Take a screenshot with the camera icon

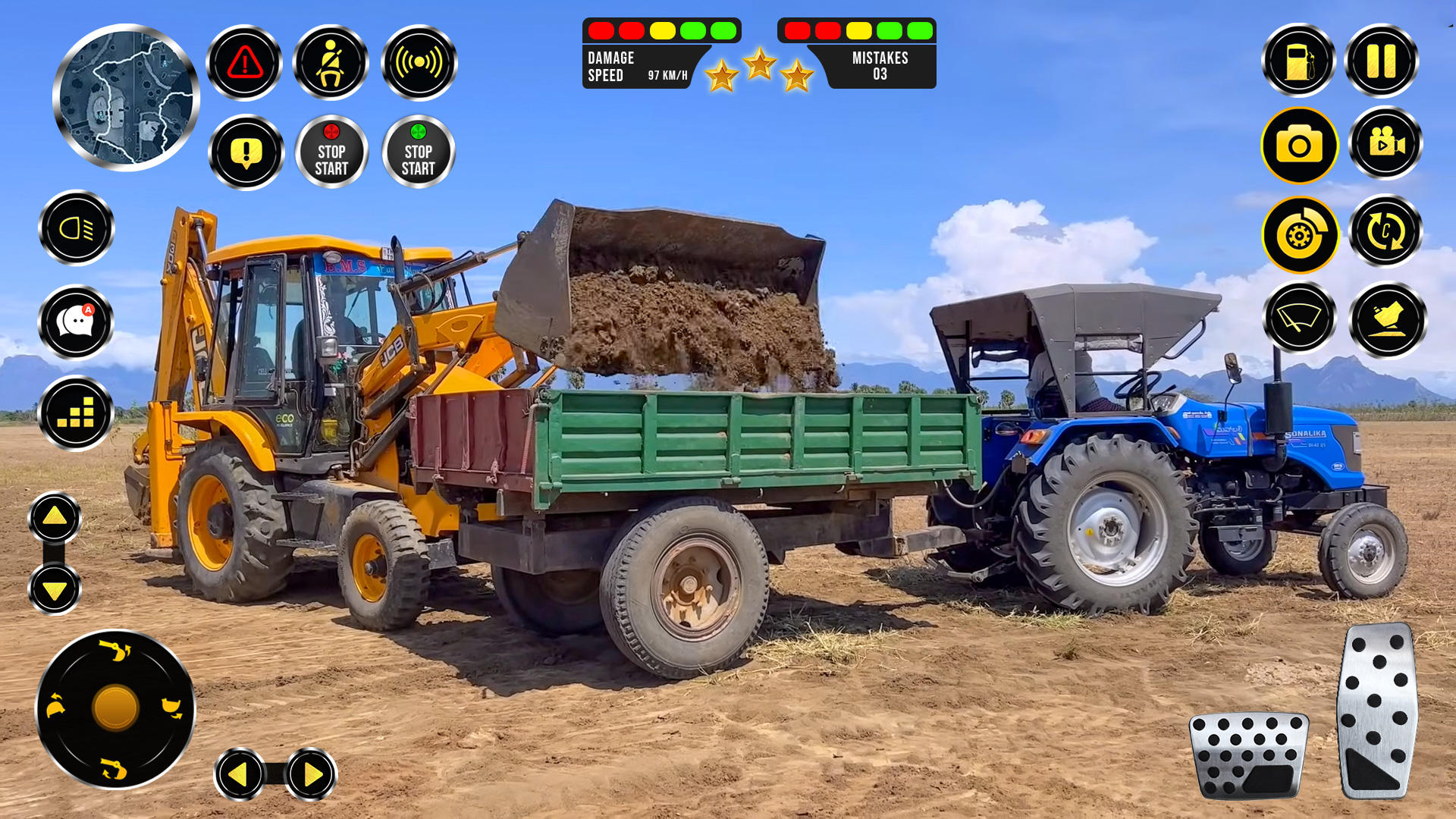coord(1299,146)
